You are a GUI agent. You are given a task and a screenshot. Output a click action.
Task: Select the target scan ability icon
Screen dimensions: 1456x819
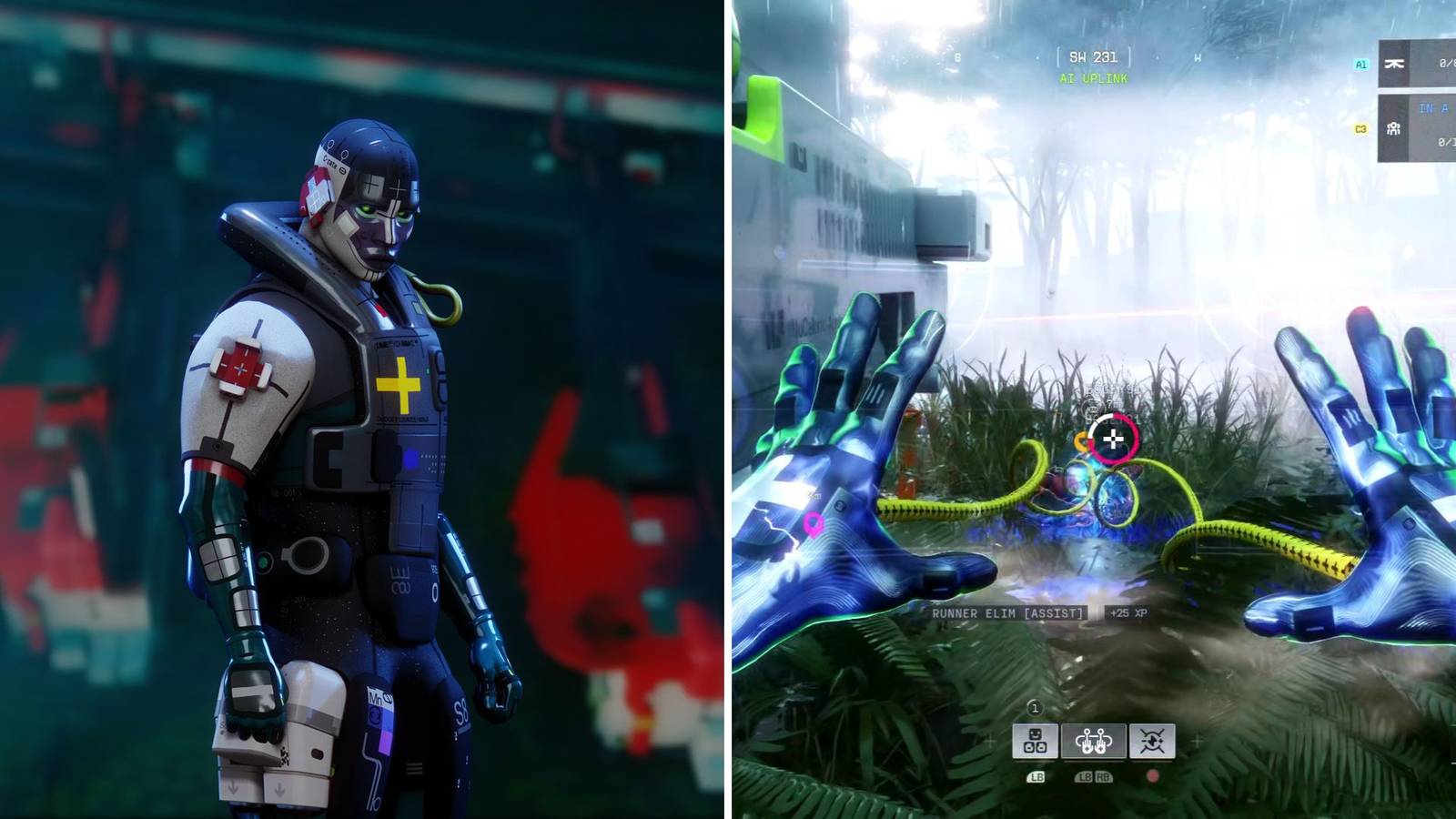click(x=1150, y=741)
